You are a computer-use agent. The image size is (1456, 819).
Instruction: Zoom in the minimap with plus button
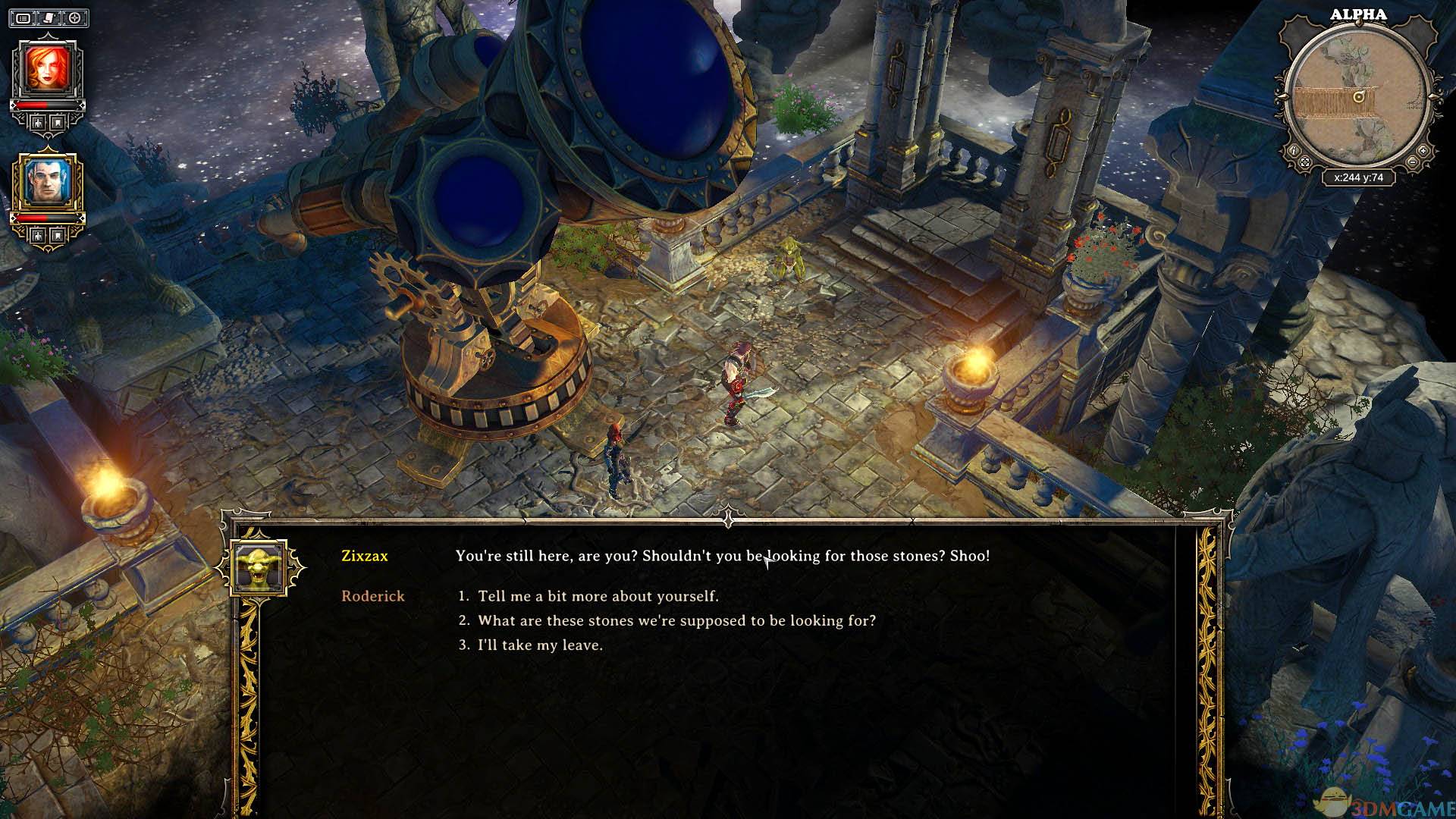1423,151
